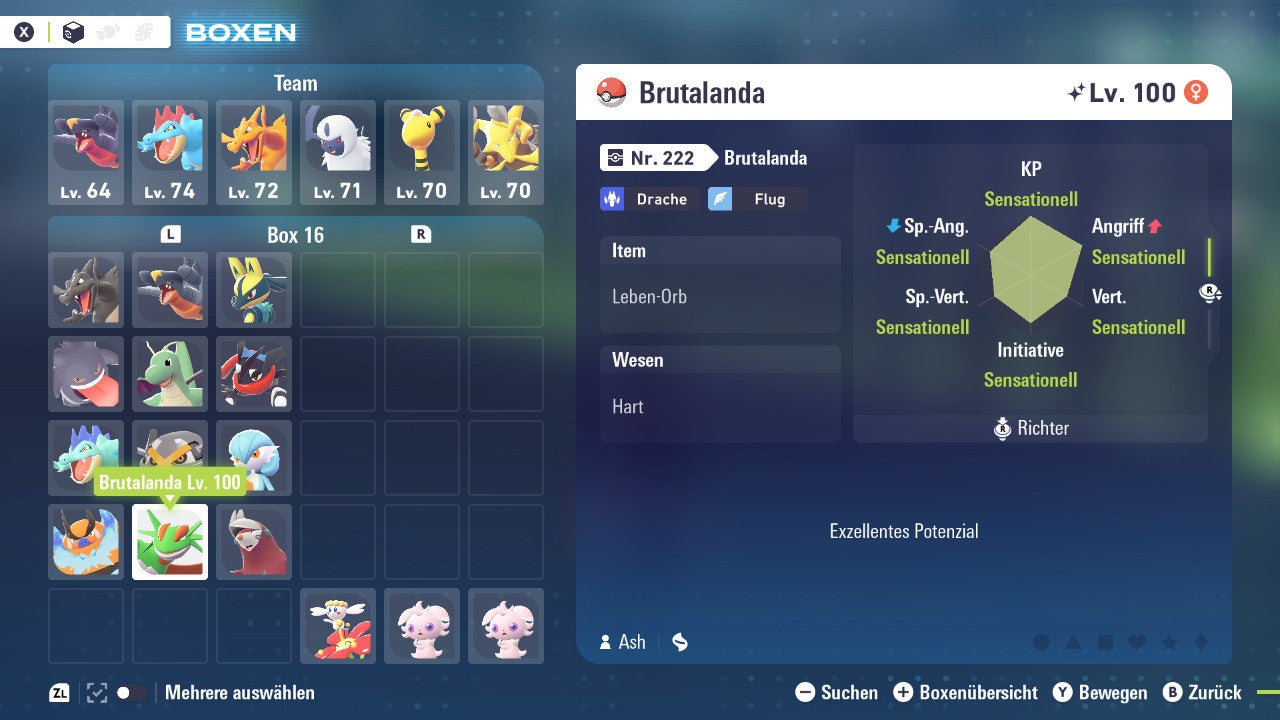Select the highlighted Brutalanda thumbnail in Box 16

point(169,542)
